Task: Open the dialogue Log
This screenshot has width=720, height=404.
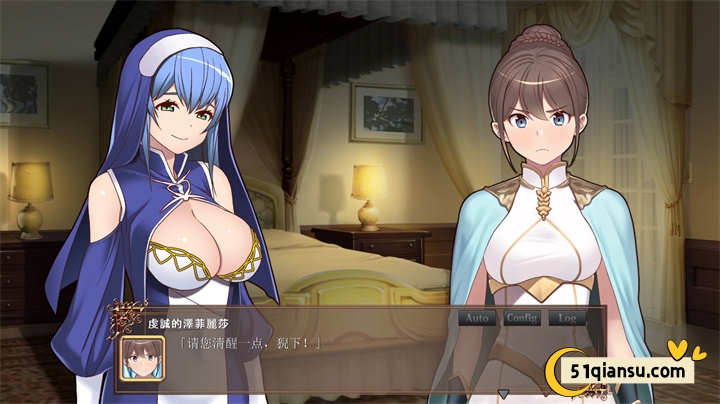Action: tap(568, 318)
